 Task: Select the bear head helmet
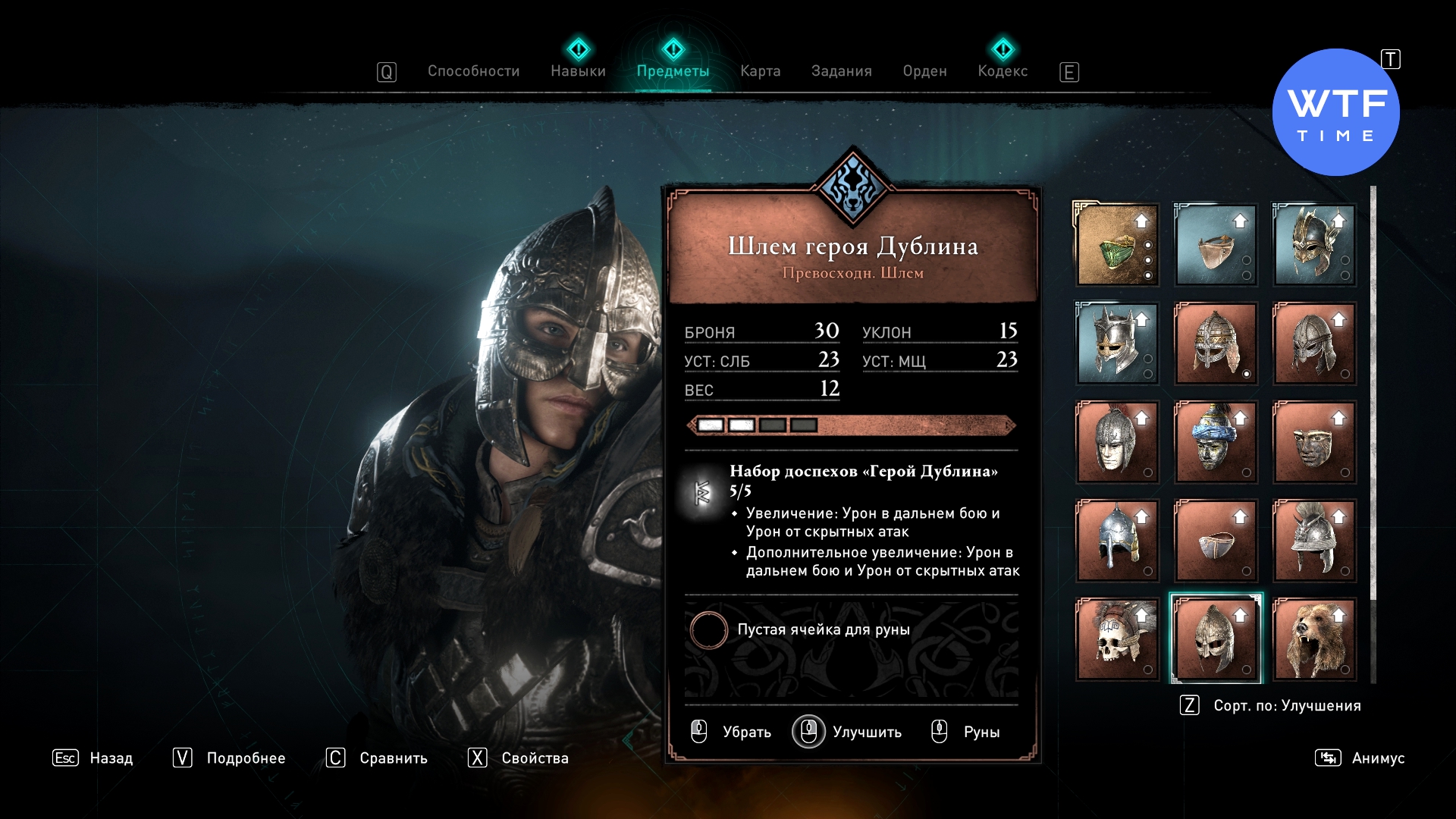pos(1313,639)
